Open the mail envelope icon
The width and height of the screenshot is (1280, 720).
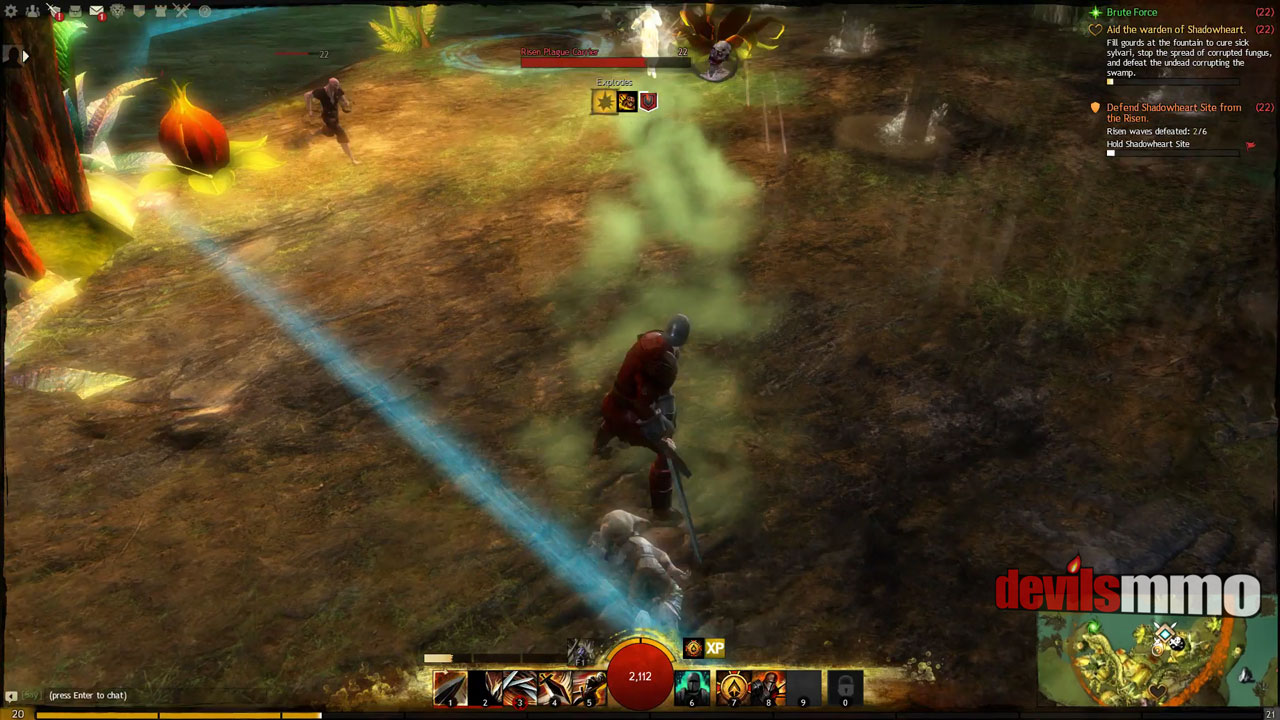click(x=96, y=11)
